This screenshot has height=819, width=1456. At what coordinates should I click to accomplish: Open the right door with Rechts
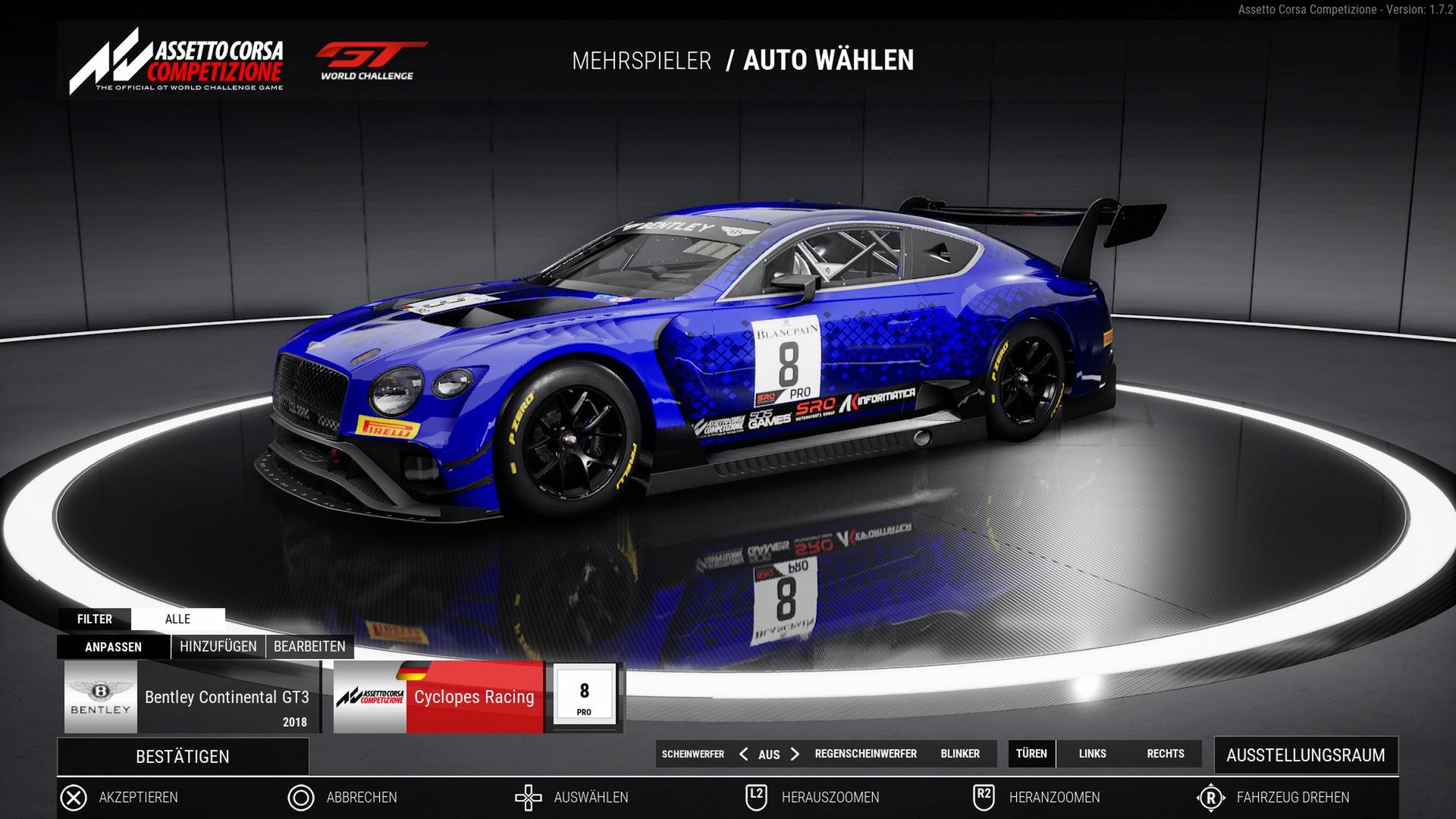pyautogui.click(x=1166, y=754)
